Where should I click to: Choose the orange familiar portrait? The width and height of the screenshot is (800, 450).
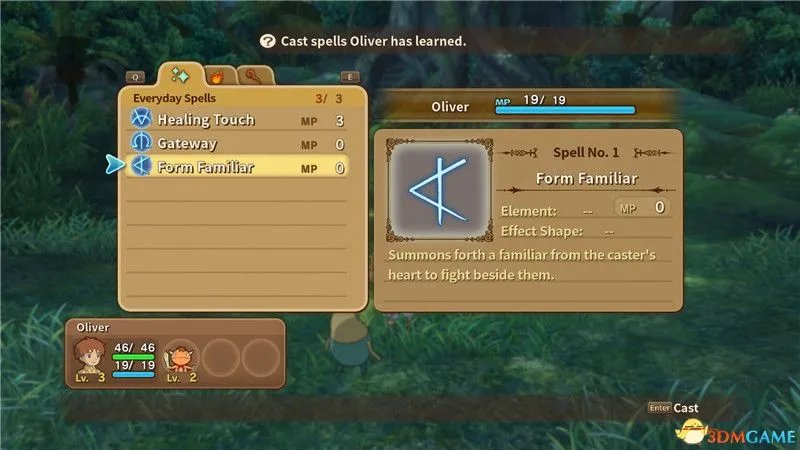tap(180, 356)
